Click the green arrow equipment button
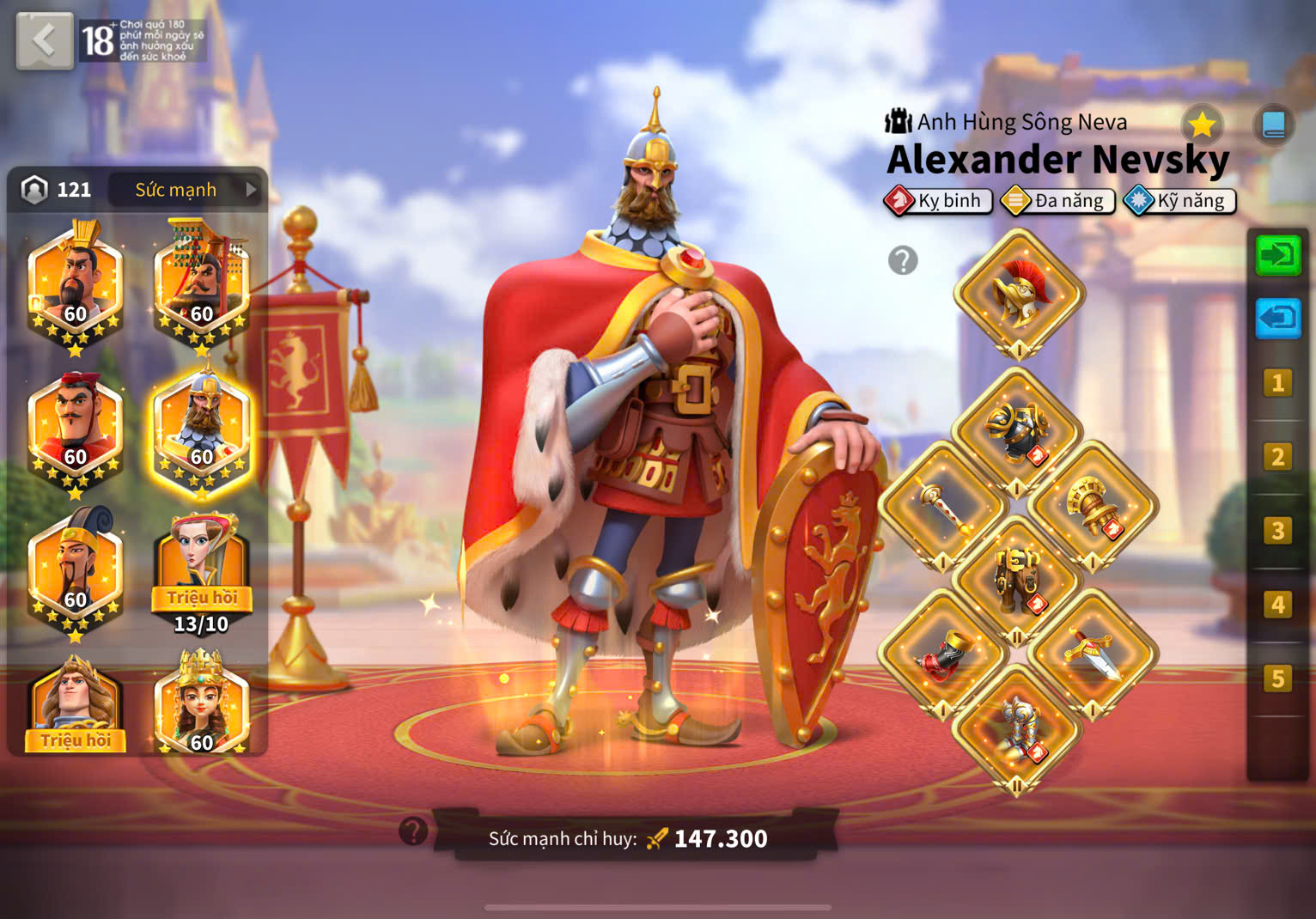The width and height of the screenshot is (1316, 919). click(x=1277, y=255)
